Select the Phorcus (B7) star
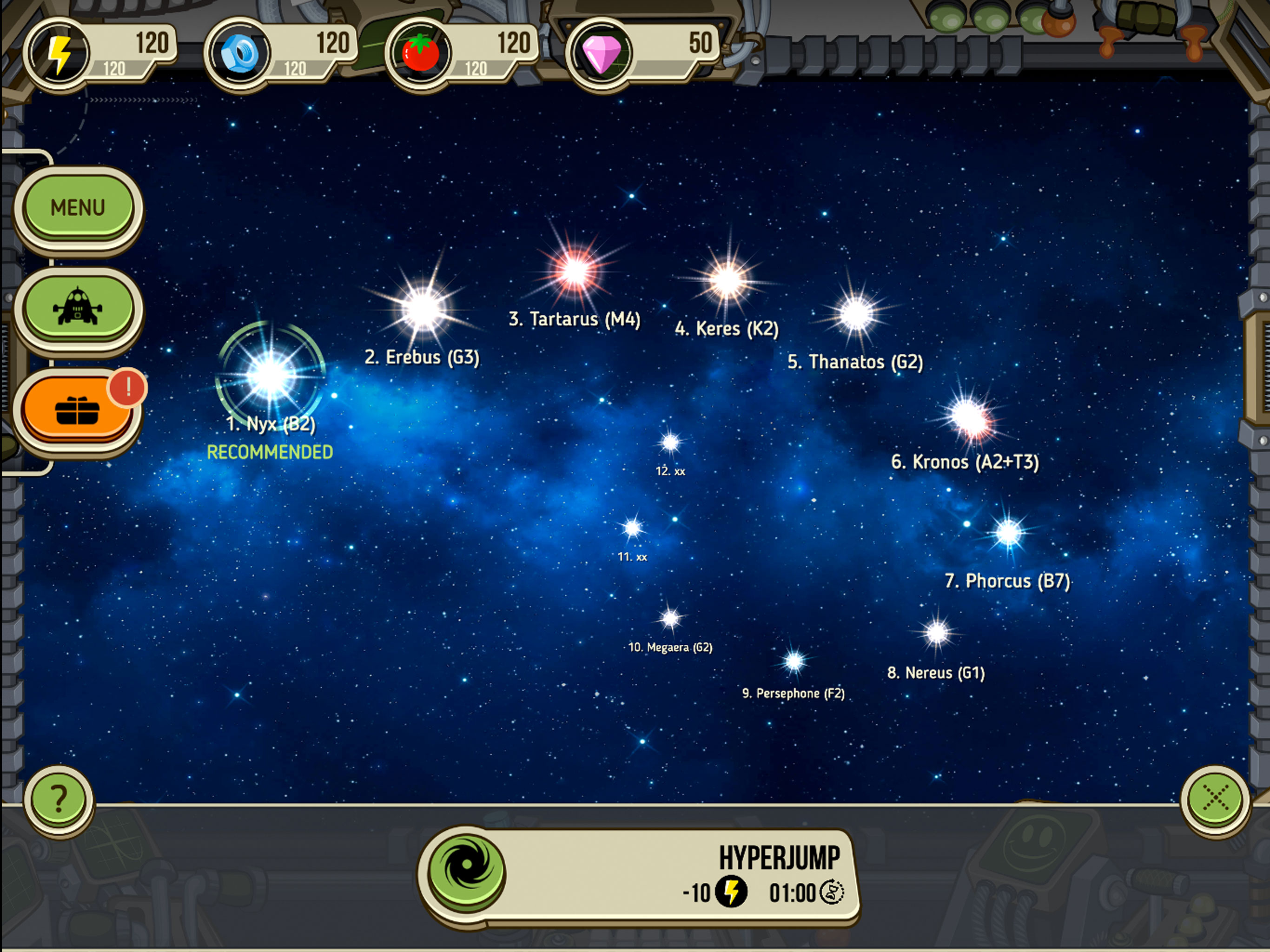Screen dimensions: 1270x952 tap(1009, 533)
